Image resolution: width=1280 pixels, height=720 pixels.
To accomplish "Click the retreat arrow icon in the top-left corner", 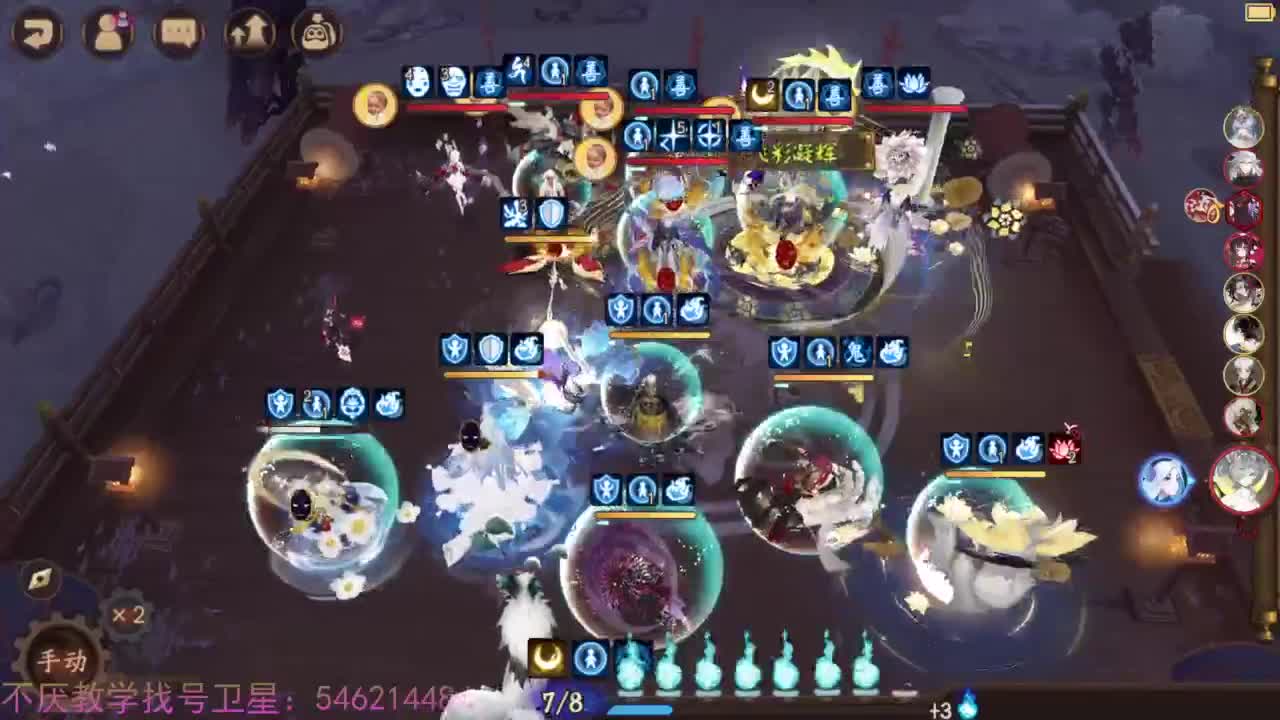I will point(38,32).
